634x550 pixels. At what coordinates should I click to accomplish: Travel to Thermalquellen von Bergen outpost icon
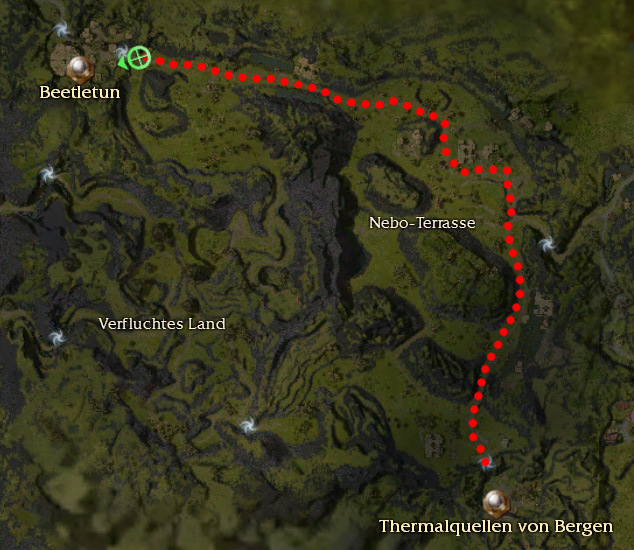coord(493,500)
